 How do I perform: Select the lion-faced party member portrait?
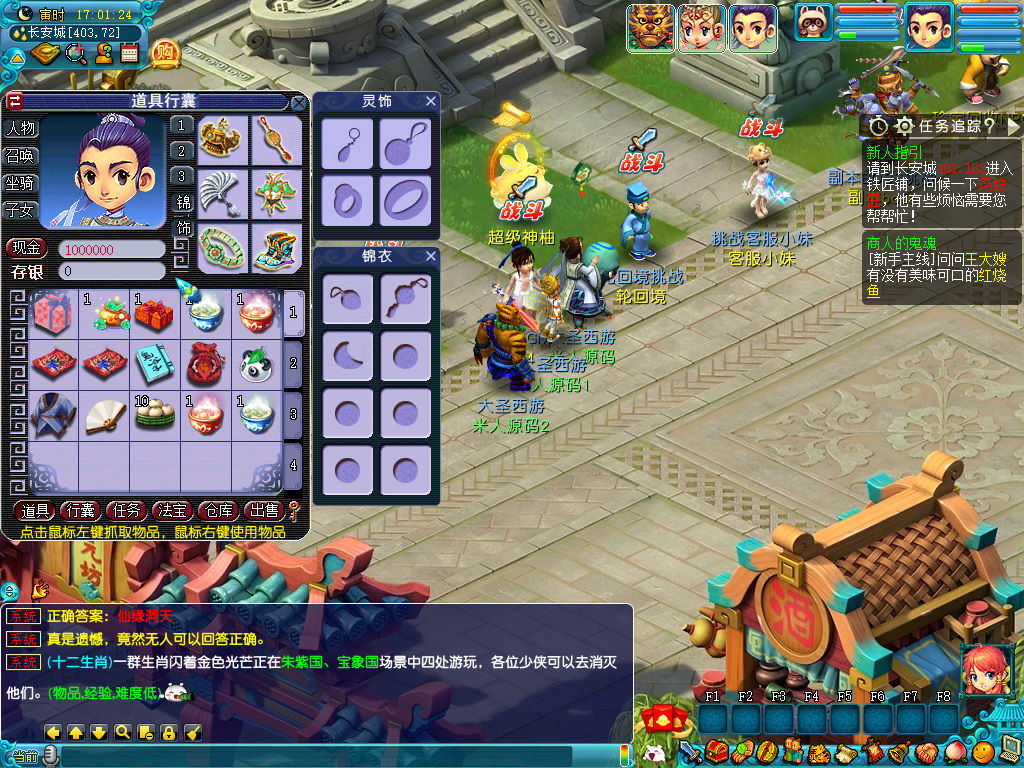coord(649,27)
